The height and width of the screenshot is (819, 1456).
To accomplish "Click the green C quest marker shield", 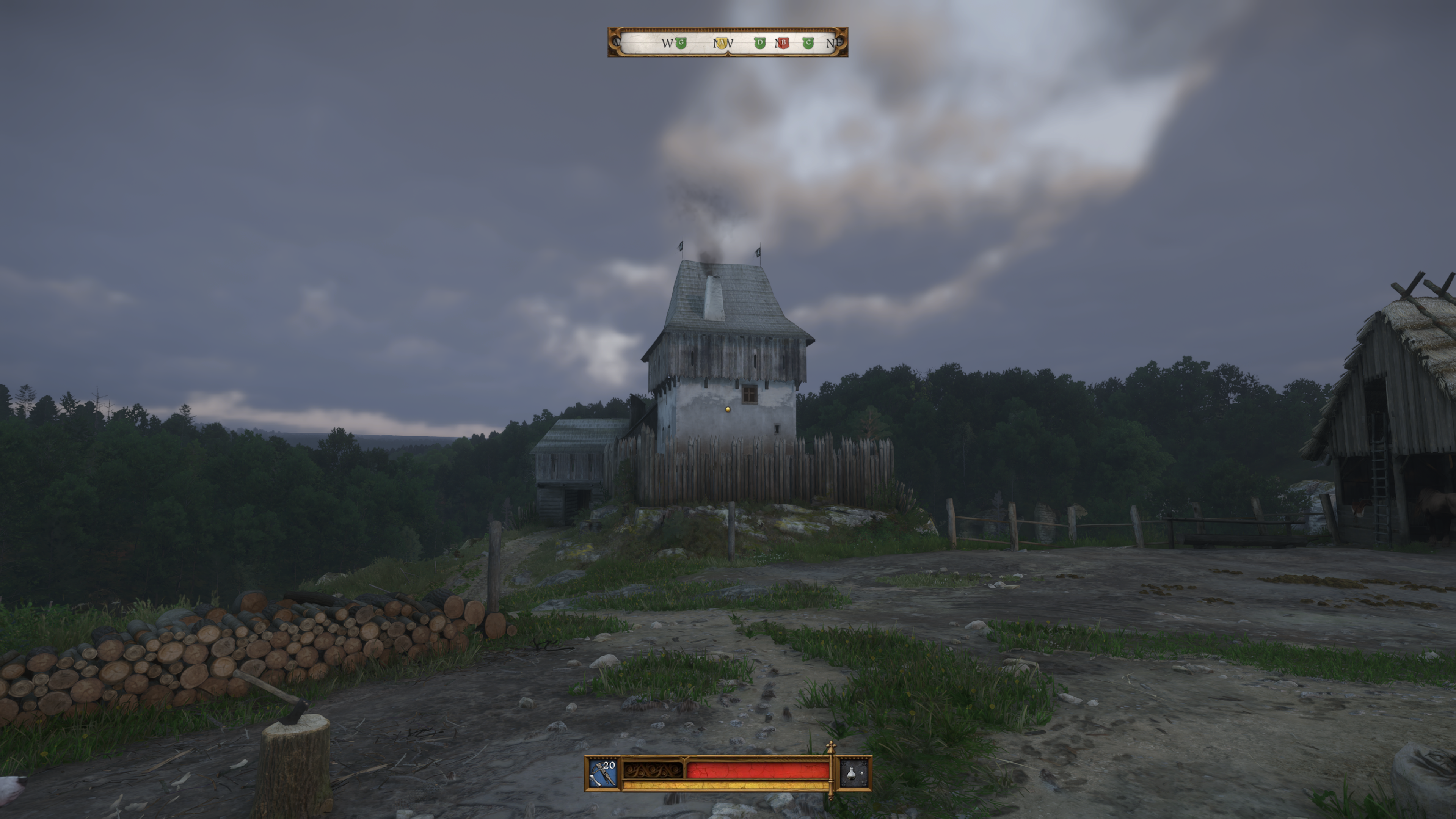I will (808, 43).
